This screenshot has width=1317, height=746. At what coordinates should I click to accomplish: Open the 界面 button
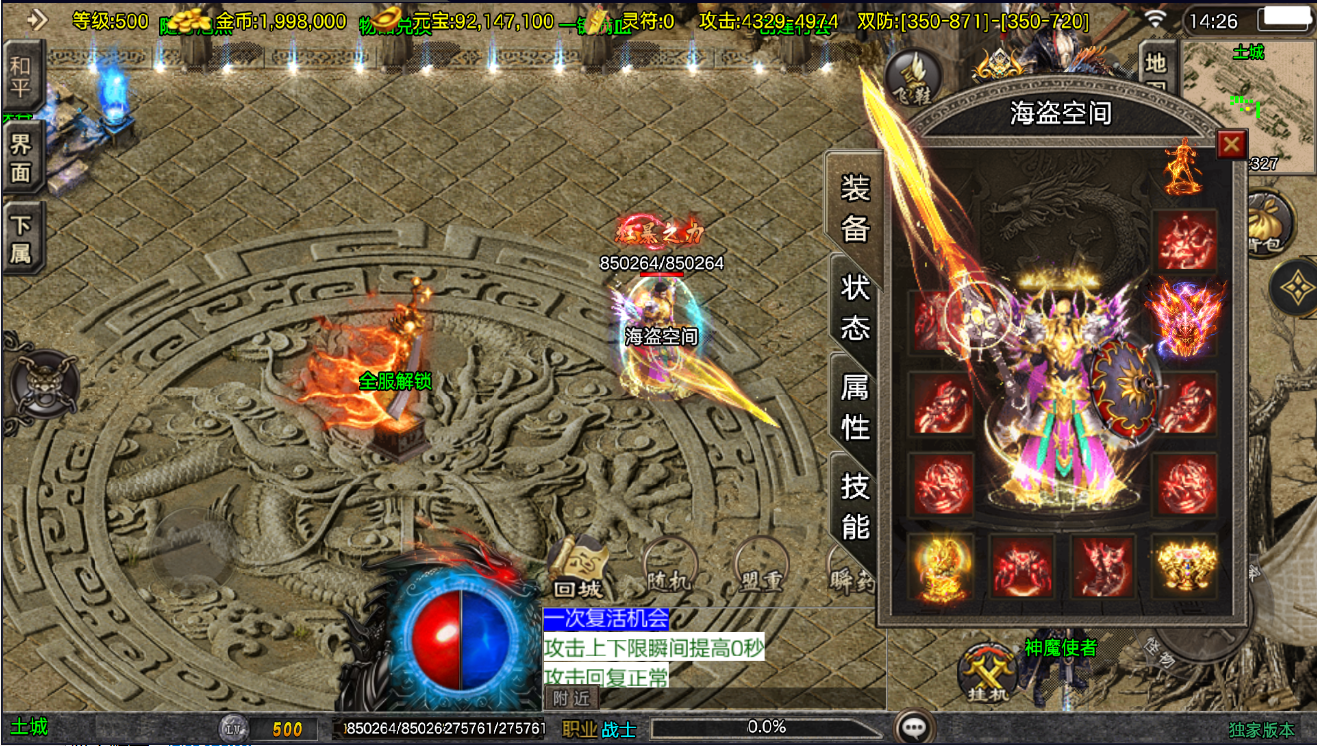pos(21,157)
